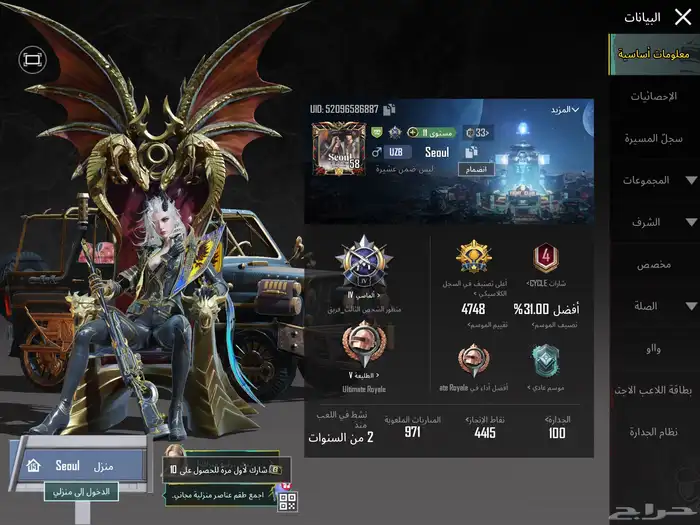Image resolution: width=700 pixels, height=525 pixels.
Task: Open the CYCLE badges emblem
Action: pos(545,260)
